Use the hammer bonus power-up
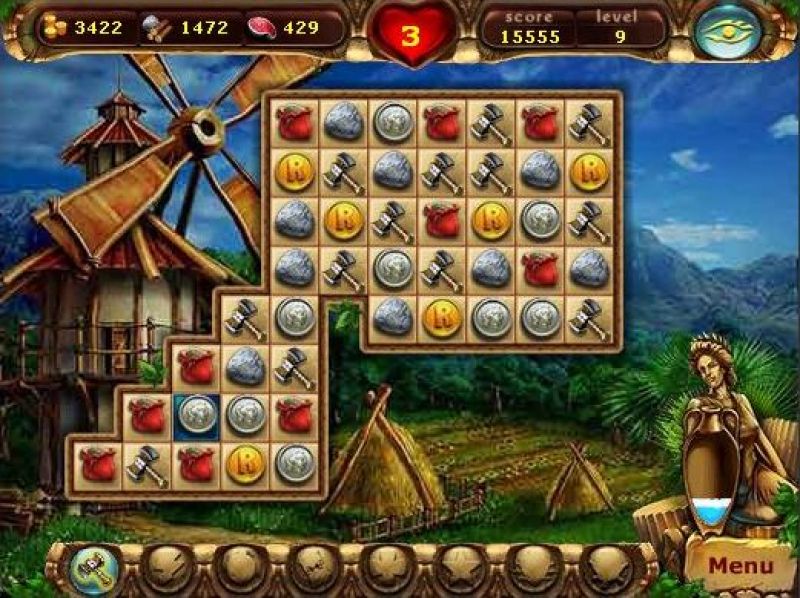This screenshot has width=800, height=598. click(x=93, y=567)
